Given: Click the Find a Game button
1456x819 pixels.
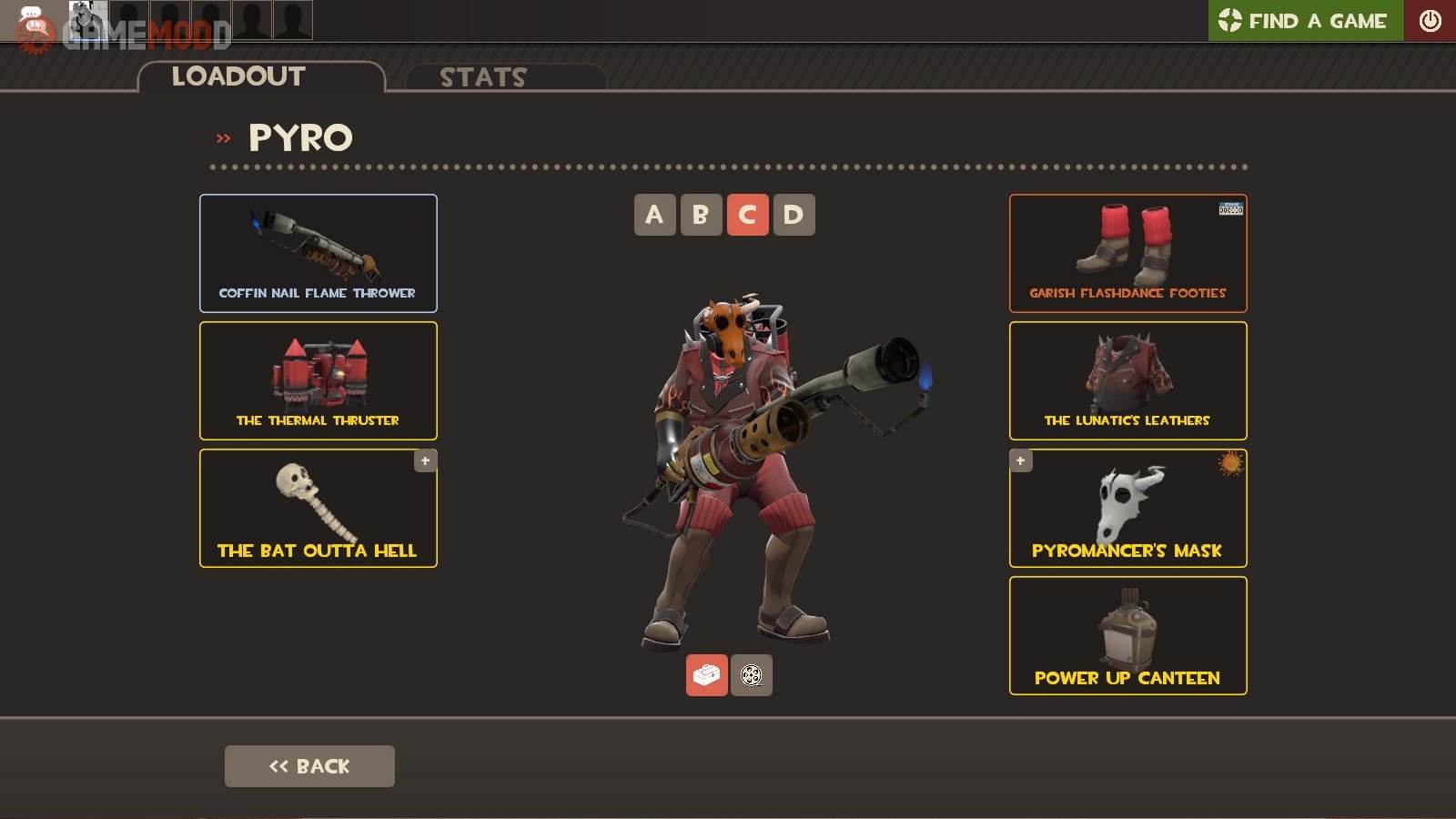Looking at the screenshot, I should click(1305, 21).
